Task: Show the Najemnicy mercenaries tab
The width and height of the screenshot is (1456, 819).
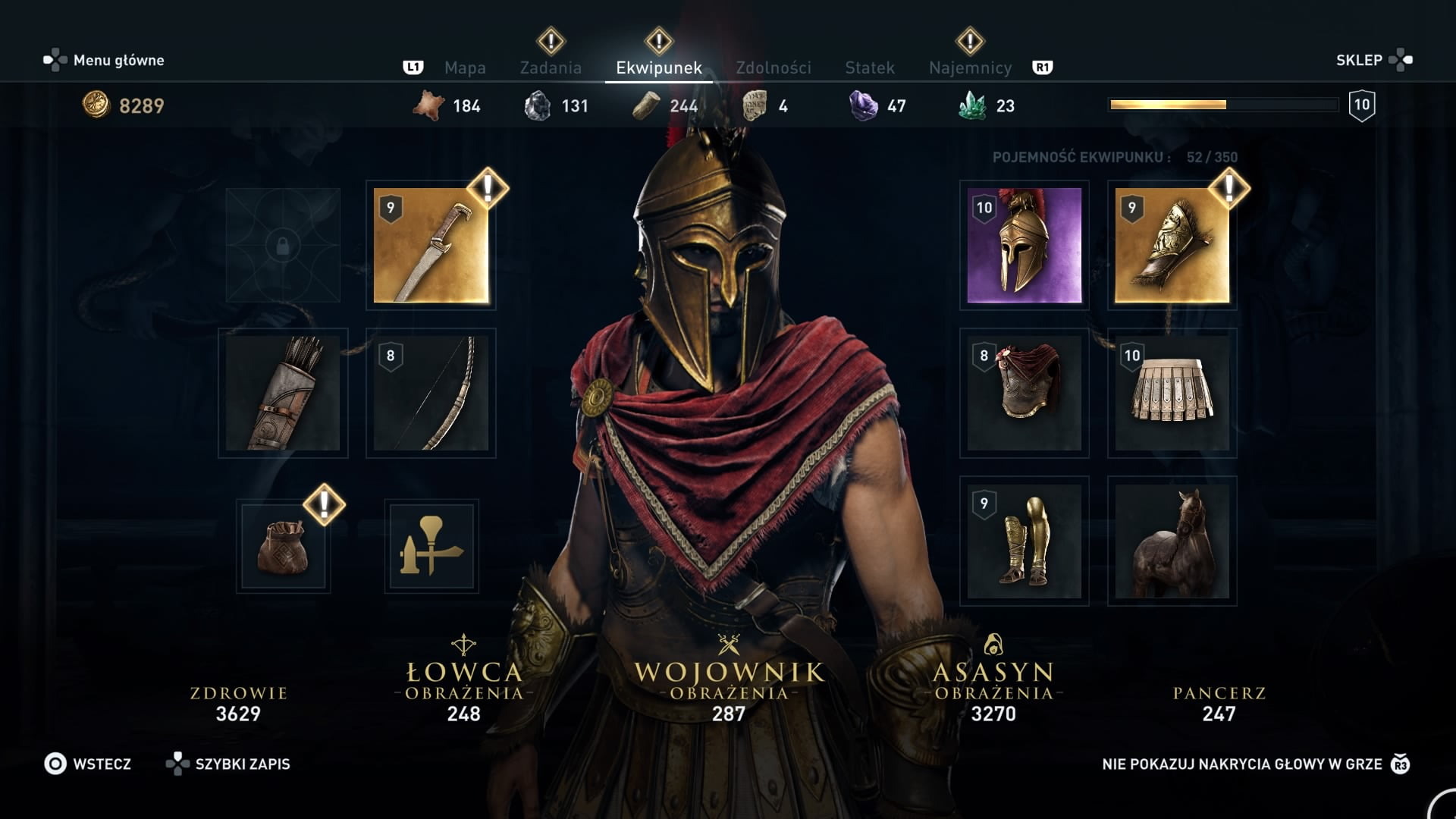Action: (x=970, y=67)
